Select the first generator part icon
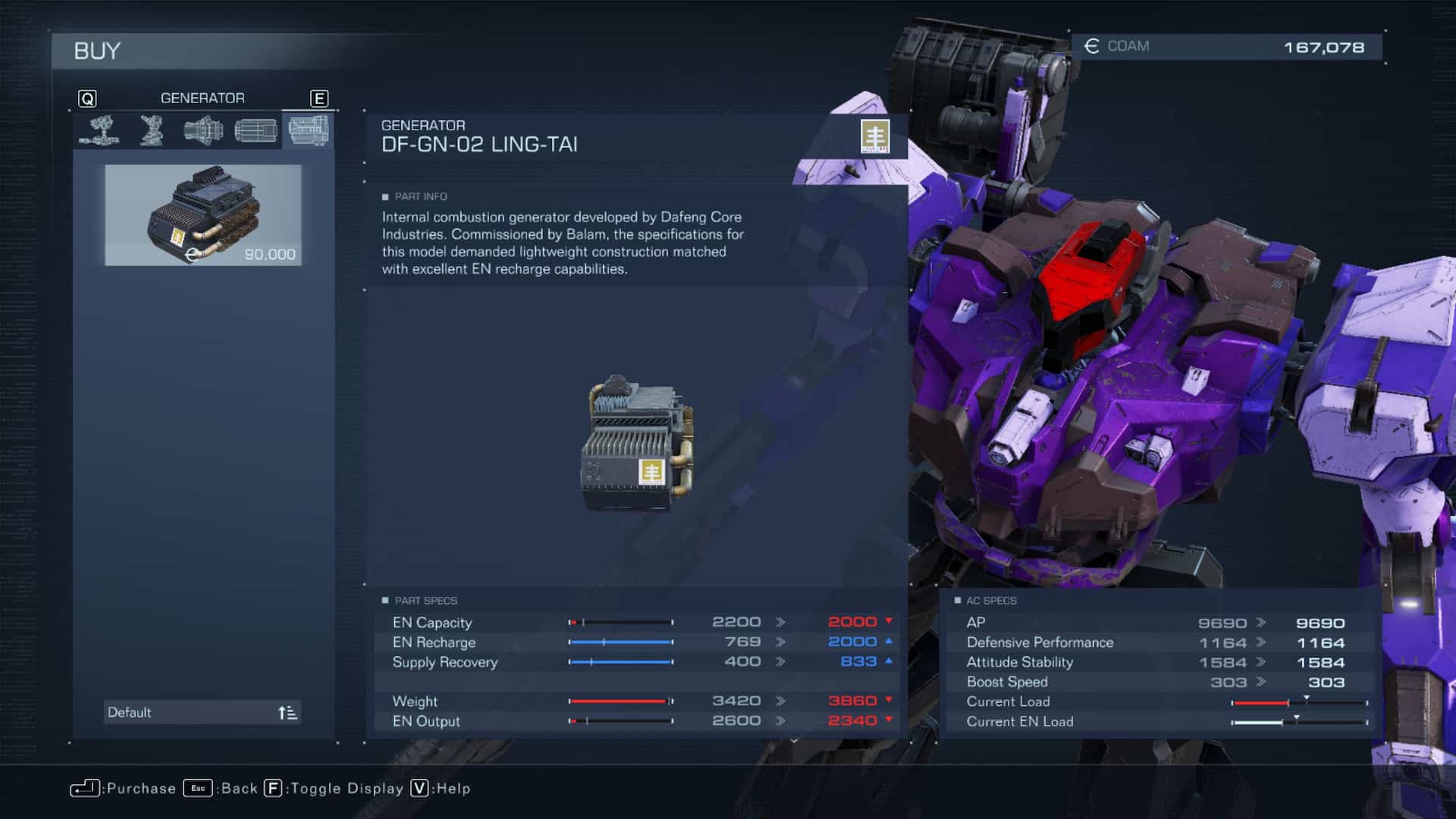 pyautogui.click(x=99, y=130)
